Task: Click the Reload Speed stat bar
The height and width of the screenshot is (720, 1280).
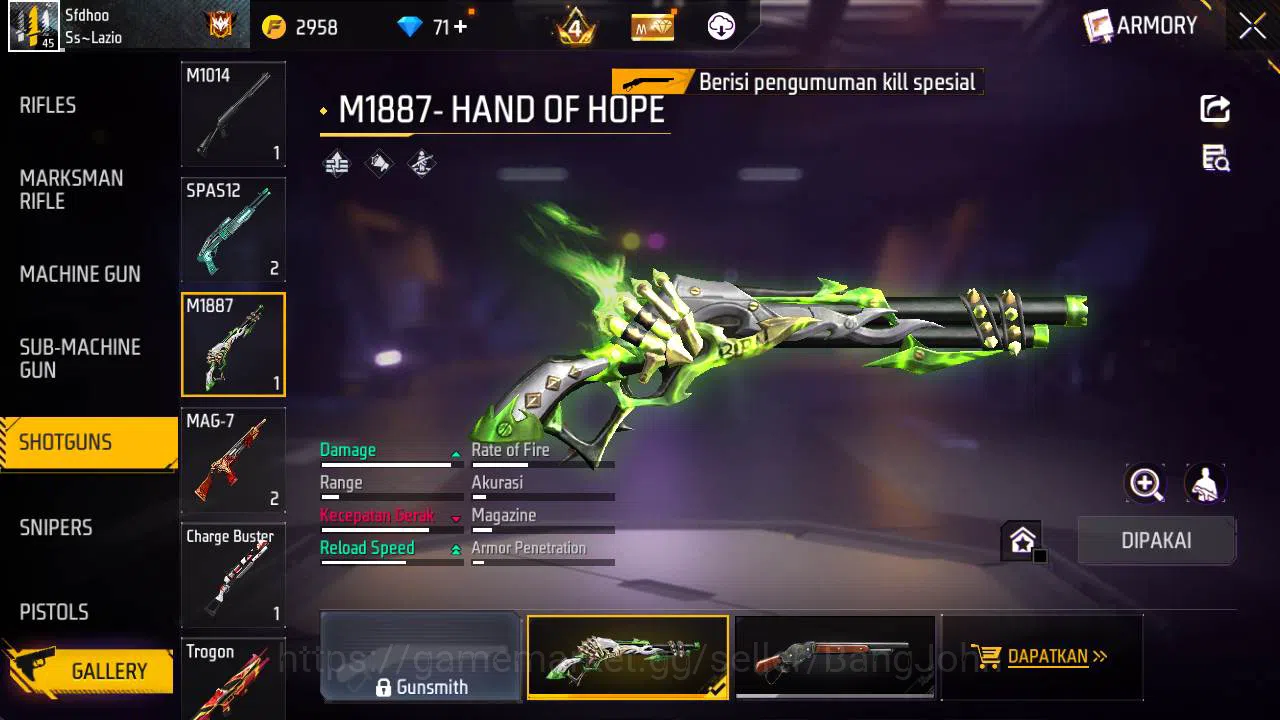Action: pyautogui.click(x=390, y=563)
